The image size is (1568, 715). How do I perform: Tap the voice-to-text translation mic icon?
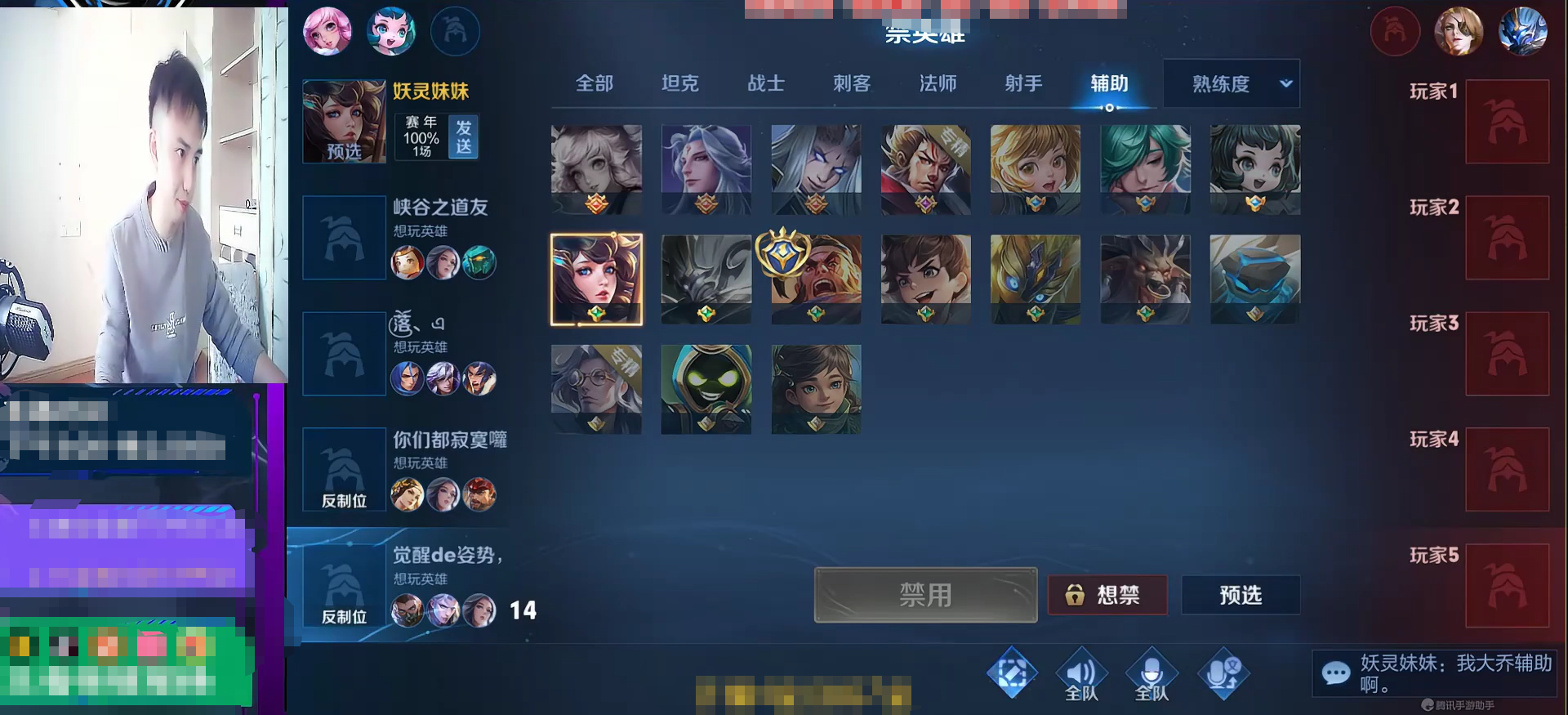pos(1223,673)
